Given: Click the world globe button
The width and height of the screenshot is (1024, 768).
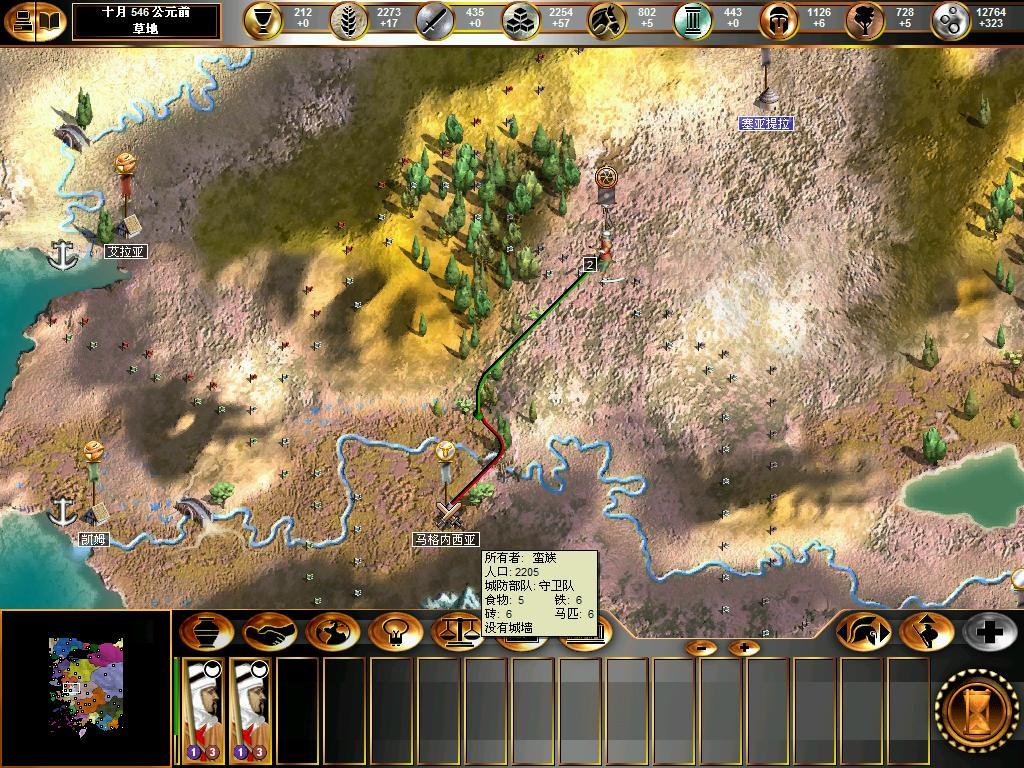Looking at the screenshot, I should [x=332, y=632].
